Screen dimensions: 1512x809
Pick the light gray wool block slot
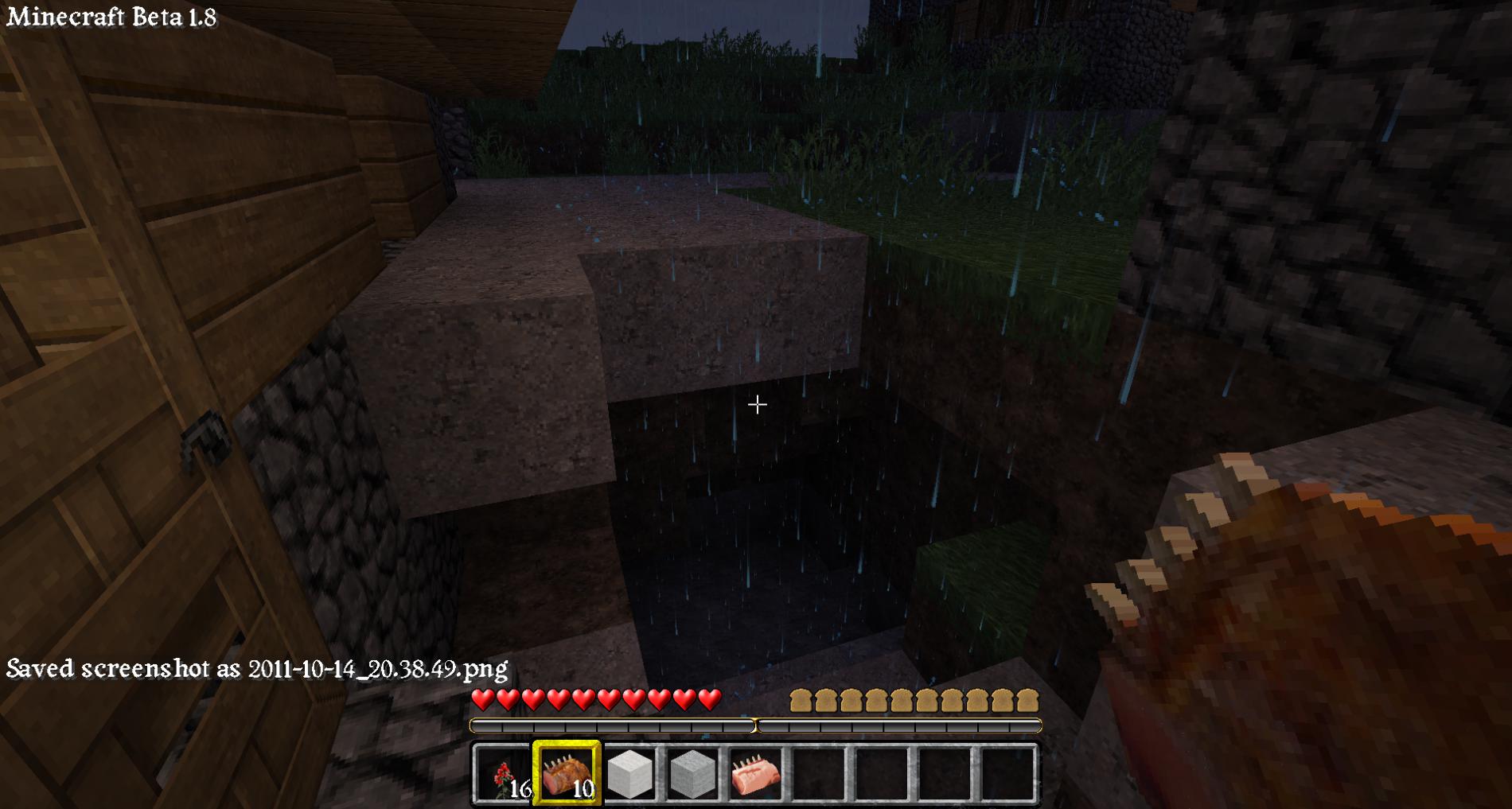click(x=692, y=775)
